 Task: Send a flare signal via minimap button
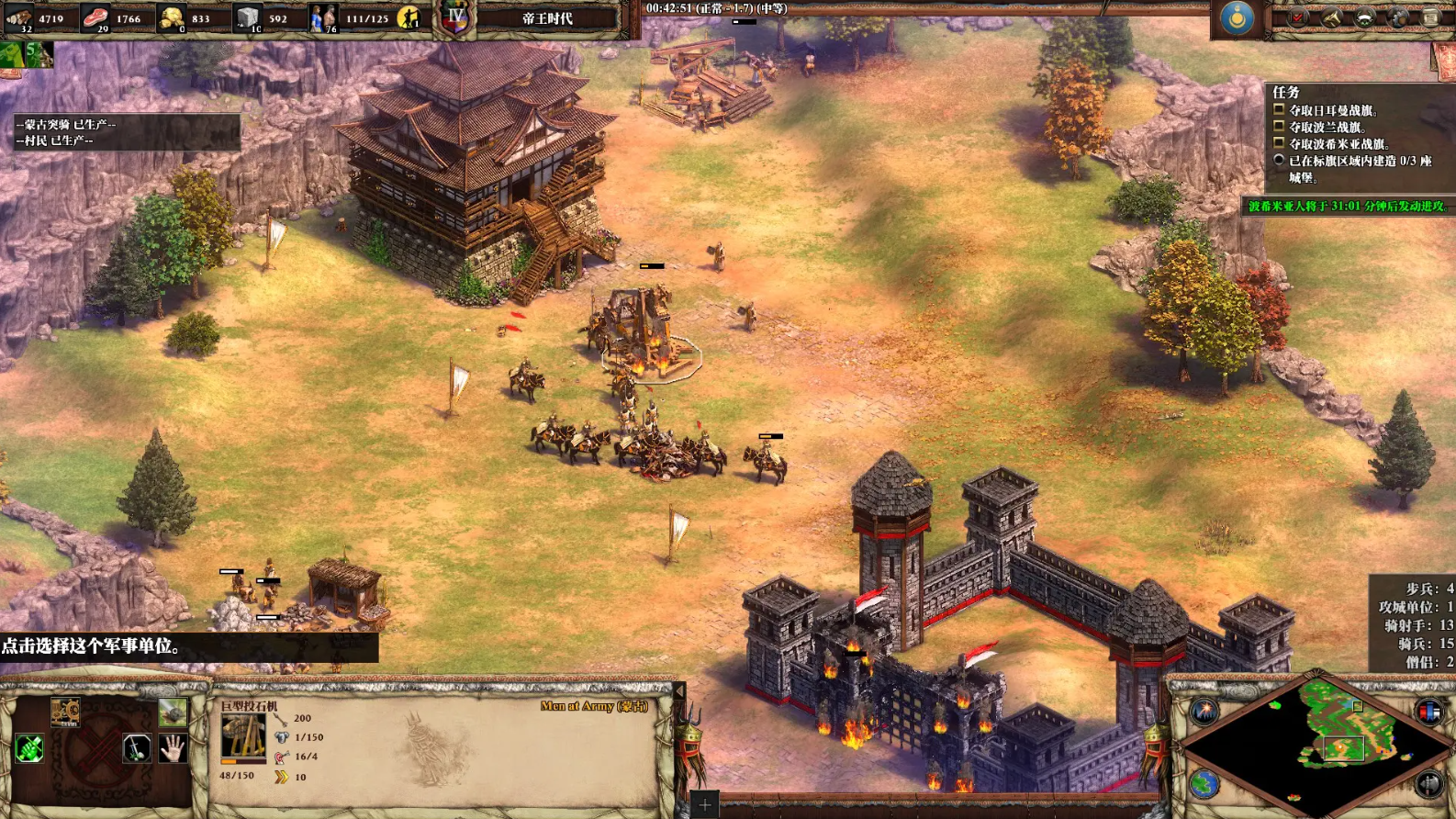click(x=1204, y=711)
